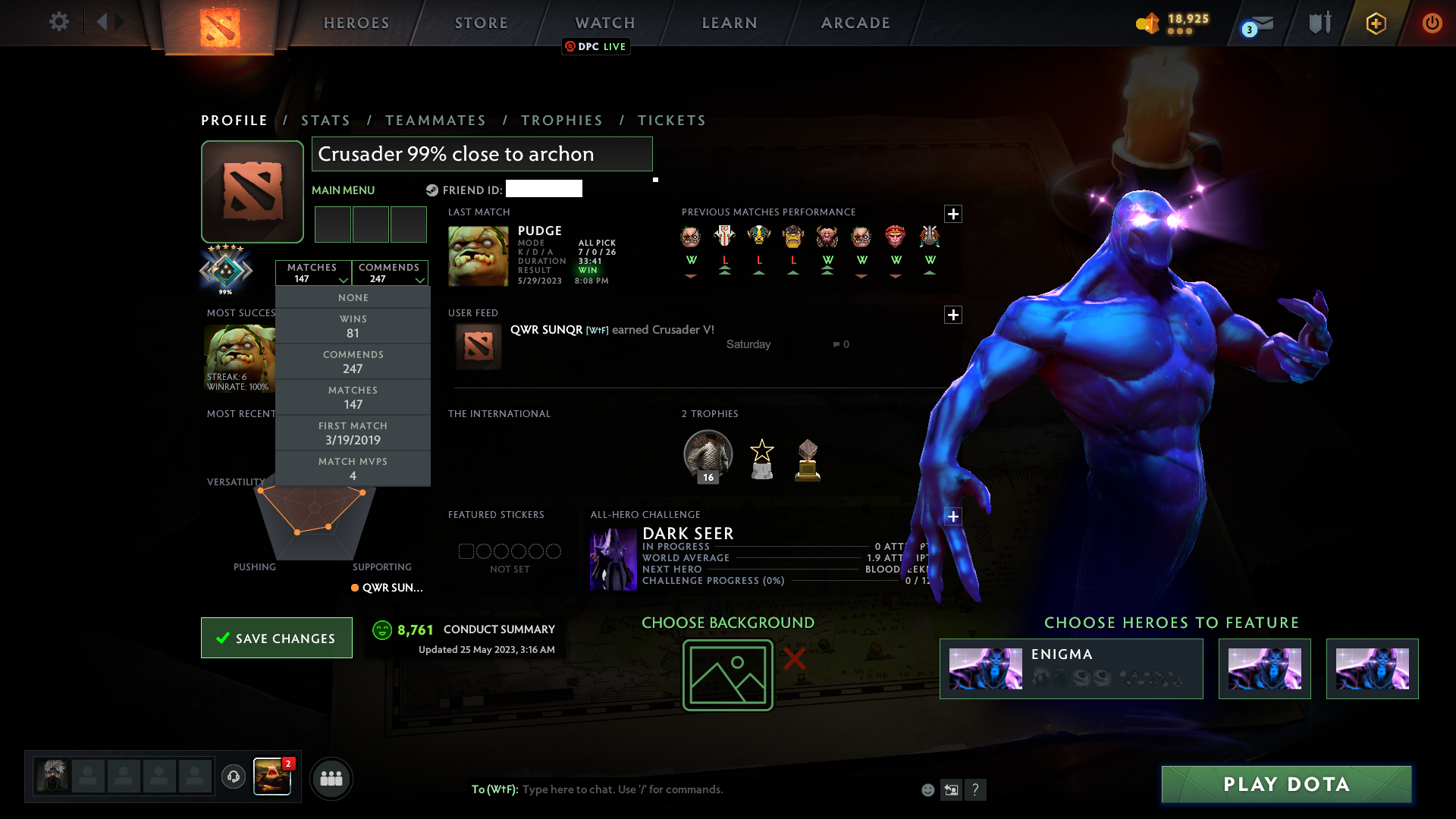Expand Previous Matches Performance with plus icon

(x=953, y=214)
